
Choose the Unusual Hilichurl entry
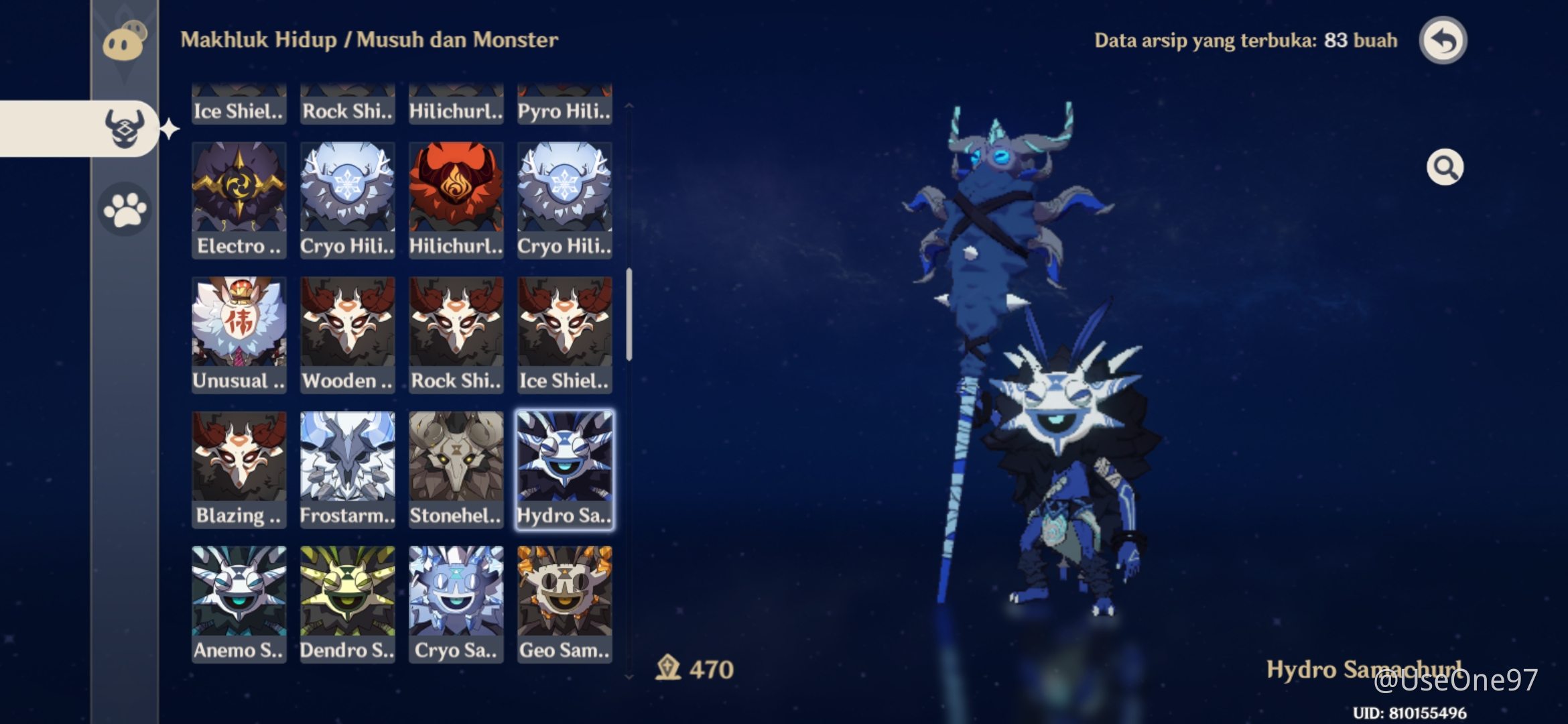click(239, 335)
